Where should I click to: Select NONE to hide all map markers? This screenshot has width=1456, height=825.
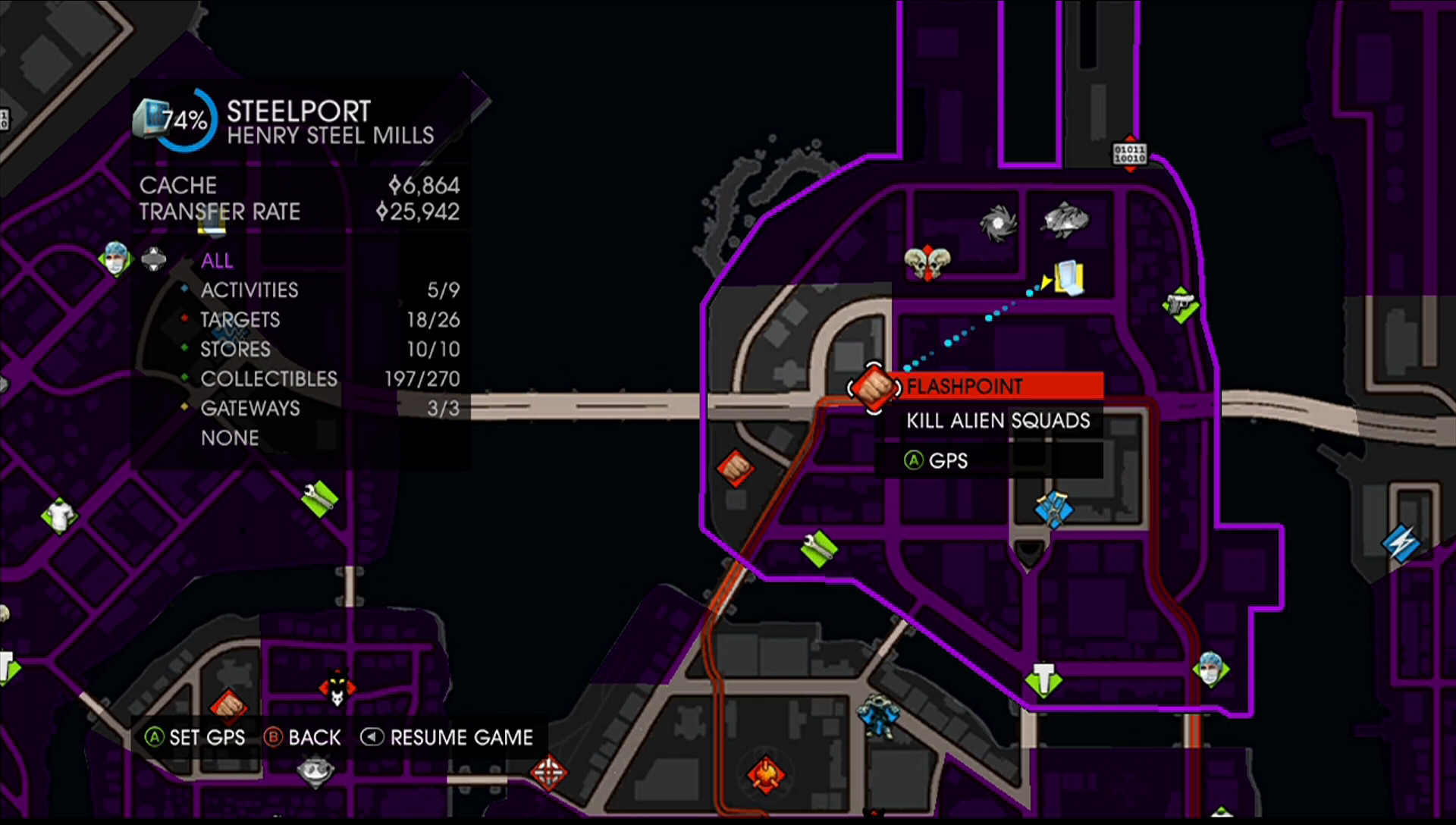point(230,438)
